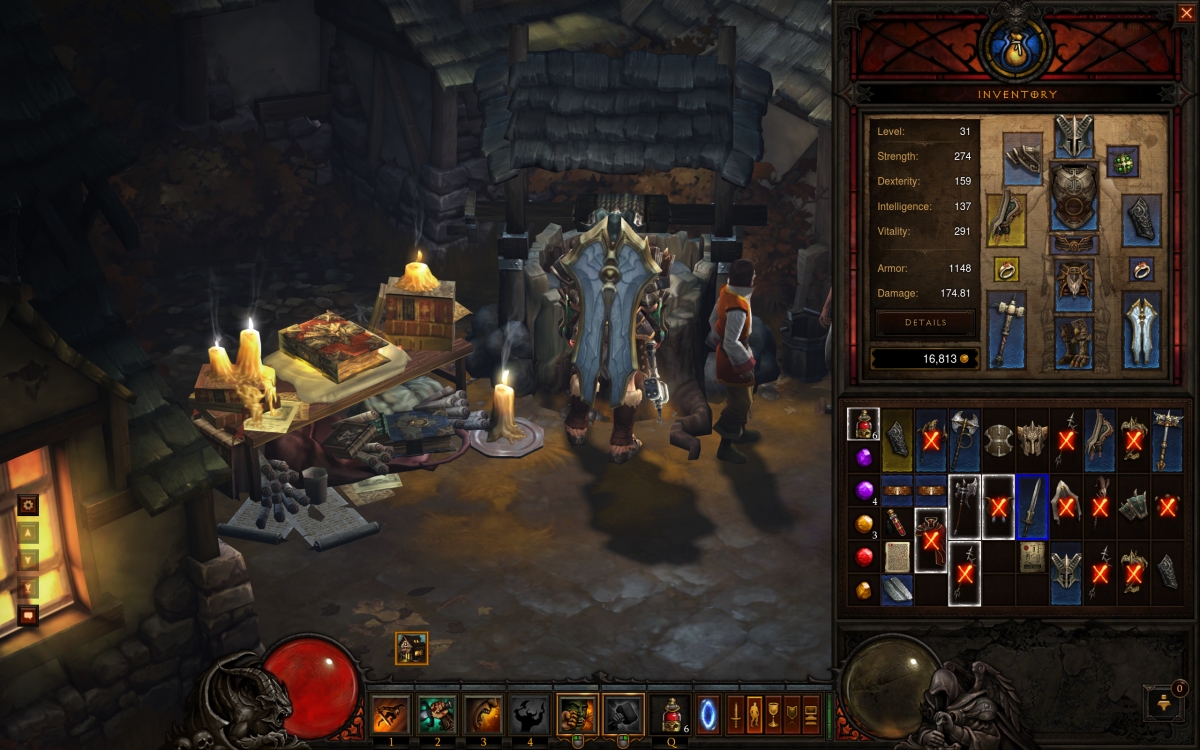1200x750 pixels.
Task: Select the round wooden shield in inventory
Action: coord(998,440)
